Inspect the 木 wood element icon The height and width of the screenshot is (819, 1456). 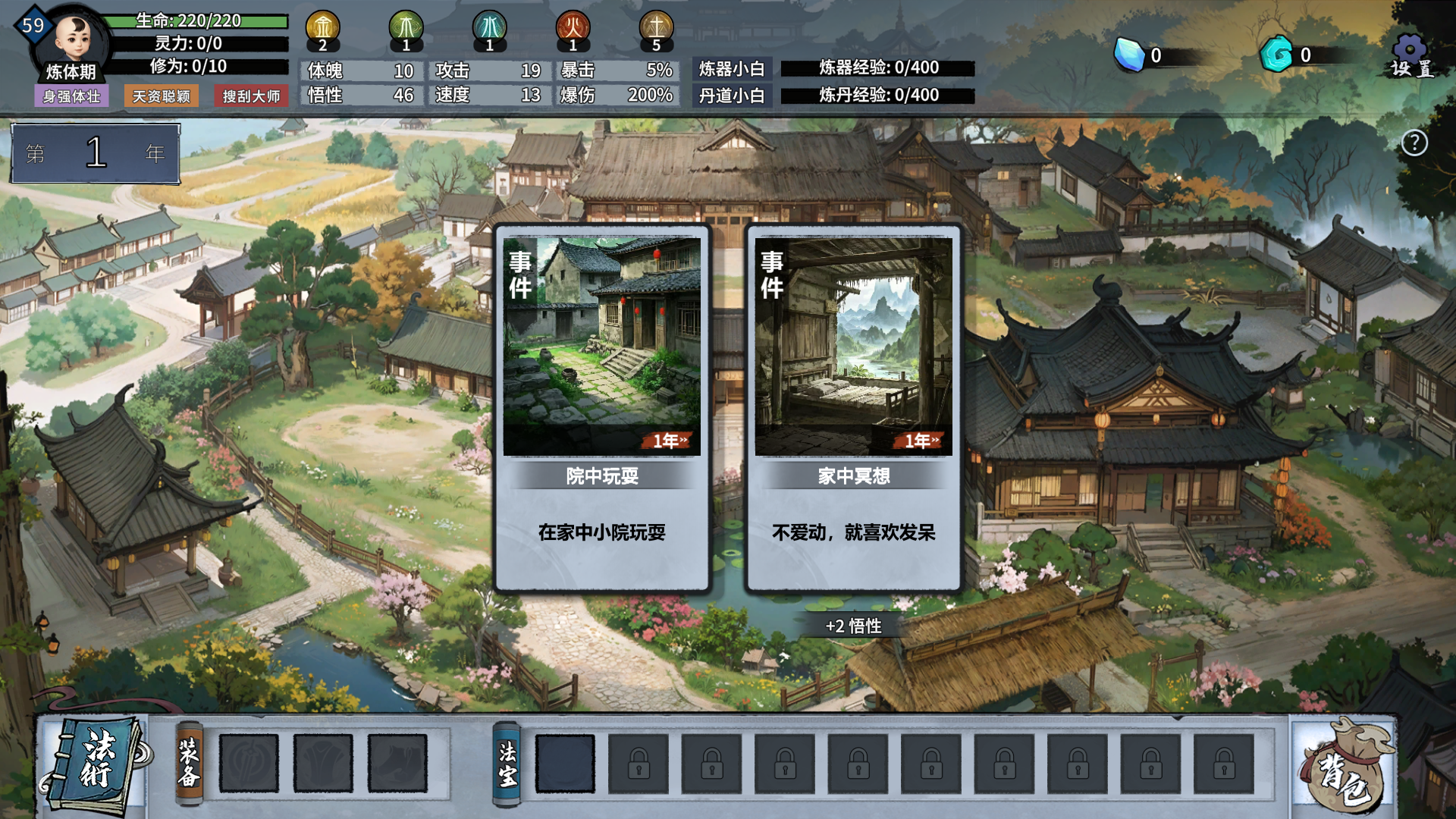(x=406, y=28)
